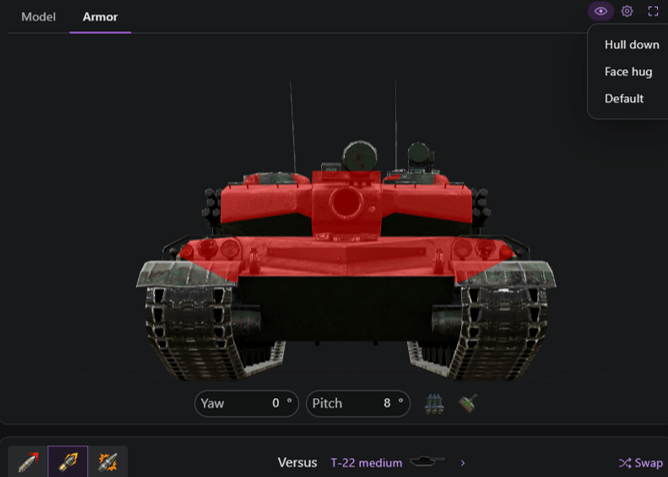Switch to the Model tab

click(x=39, y=17)
